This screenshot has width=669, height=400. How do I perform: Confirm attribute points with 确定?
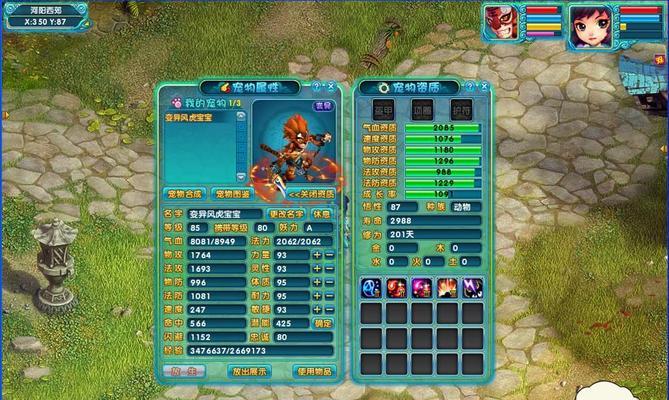(x=322, y=323)
